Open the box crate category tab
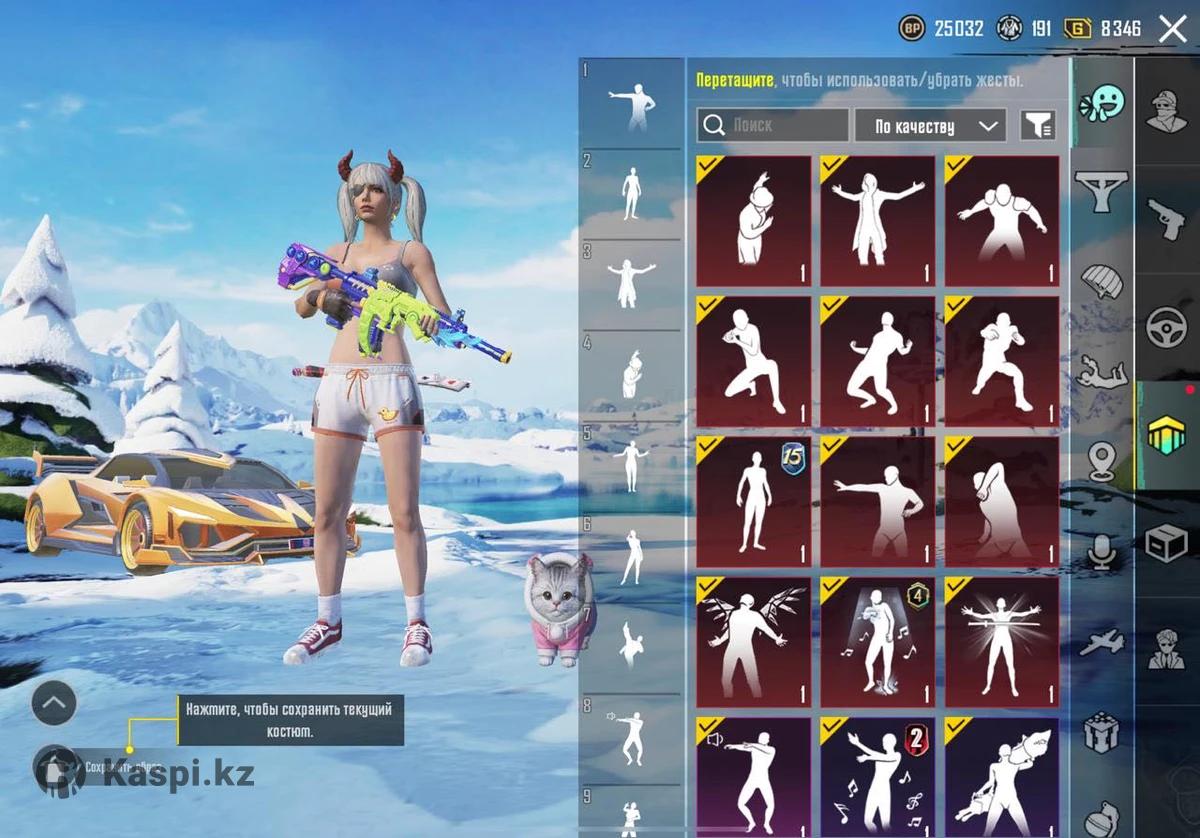 pyautogui.click(x=1166, y=543)
